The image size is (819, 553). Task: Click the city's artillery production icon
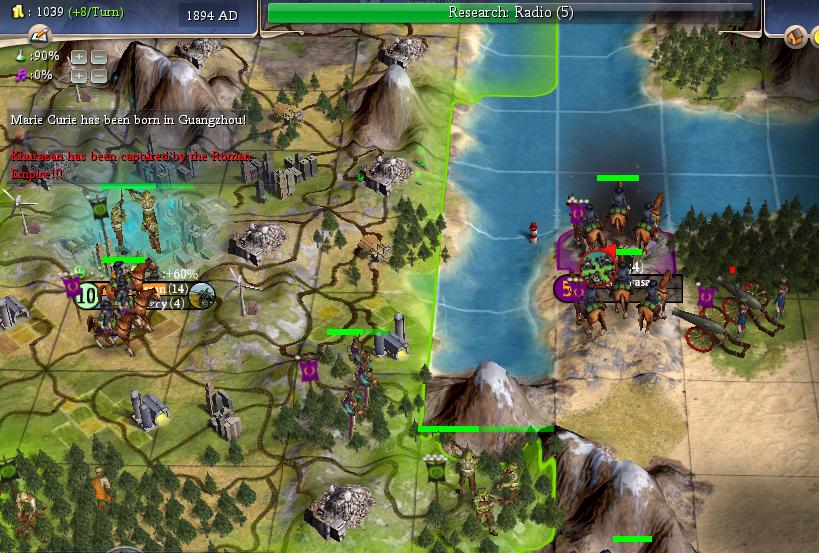201,294
